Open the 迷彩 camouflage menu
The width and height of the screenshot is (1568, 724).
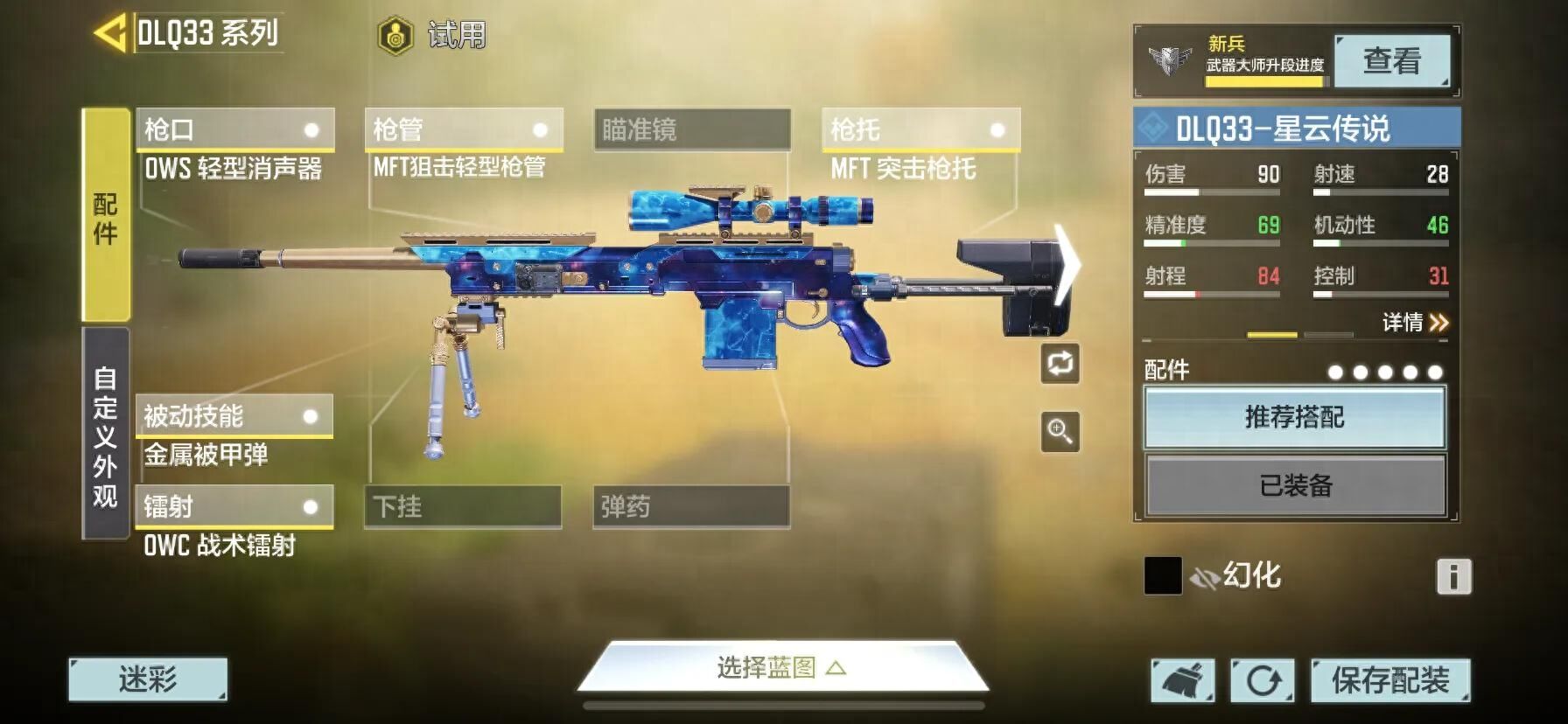148,679
